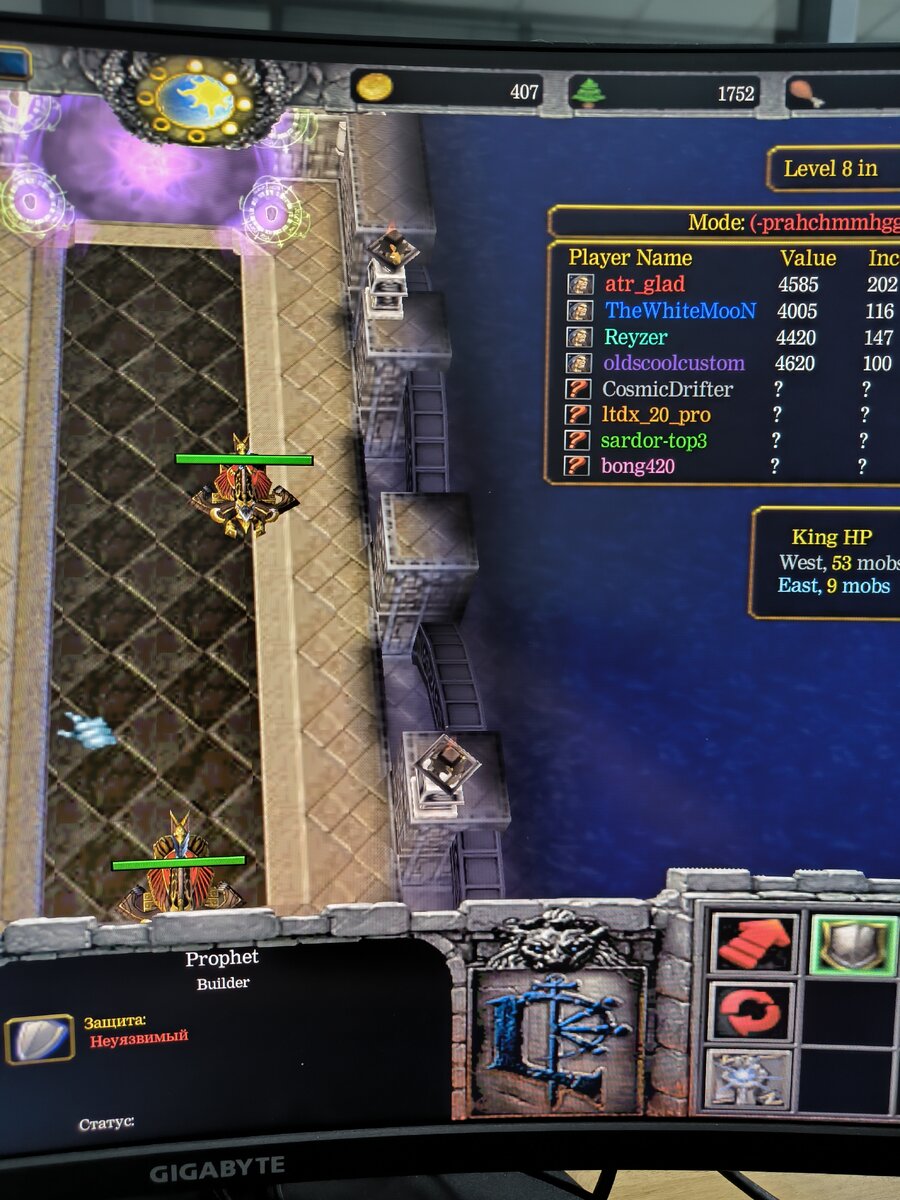Click the Prophet builder unit portrait

click(556, 1040)
